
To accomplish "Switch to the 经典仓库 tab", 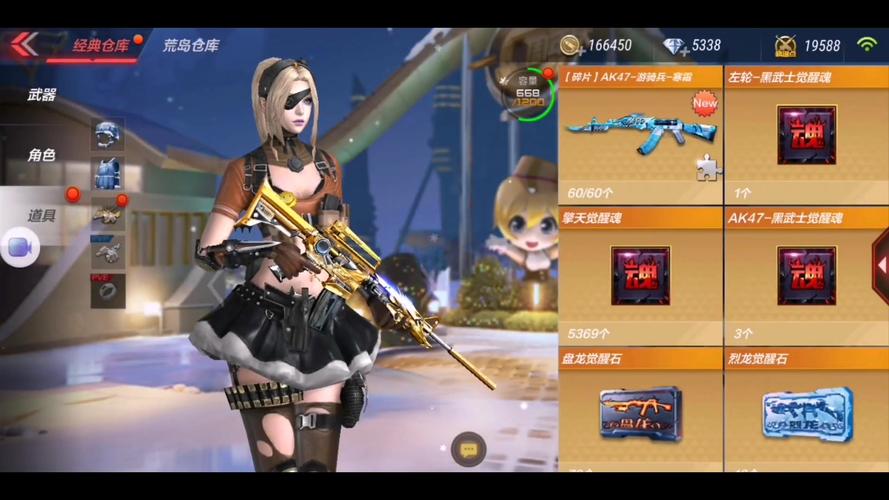I will pos(100,45).
